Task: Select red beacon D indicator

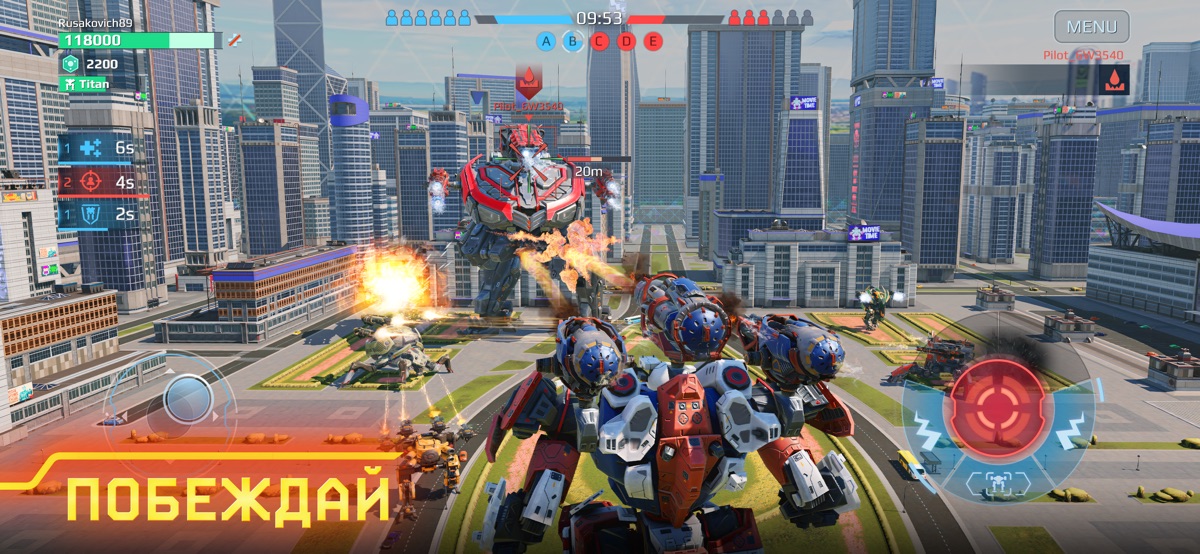Action: tap(626, 41)
